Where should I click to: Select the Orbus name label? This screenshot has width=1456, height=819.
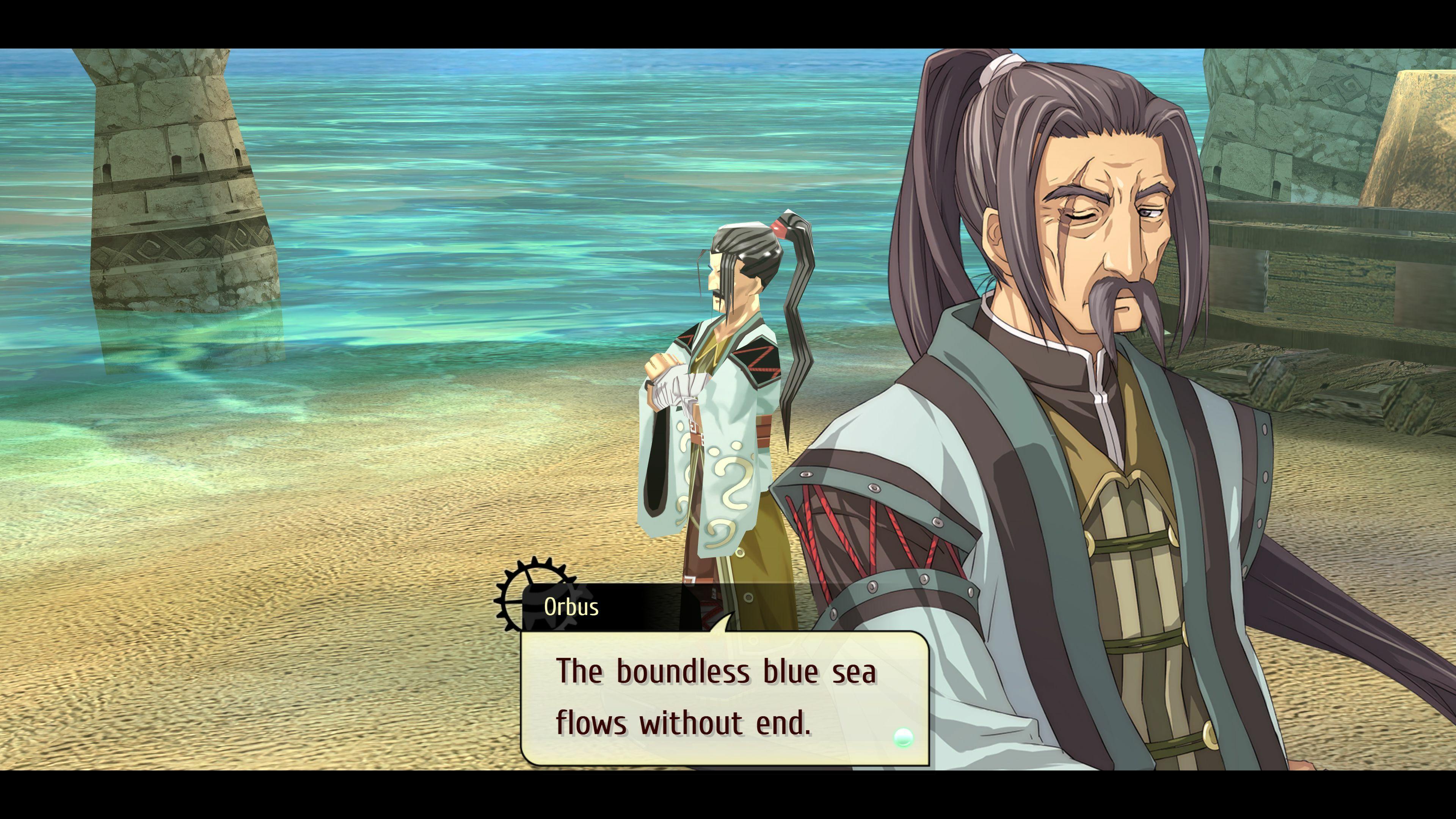click(573, 607)
